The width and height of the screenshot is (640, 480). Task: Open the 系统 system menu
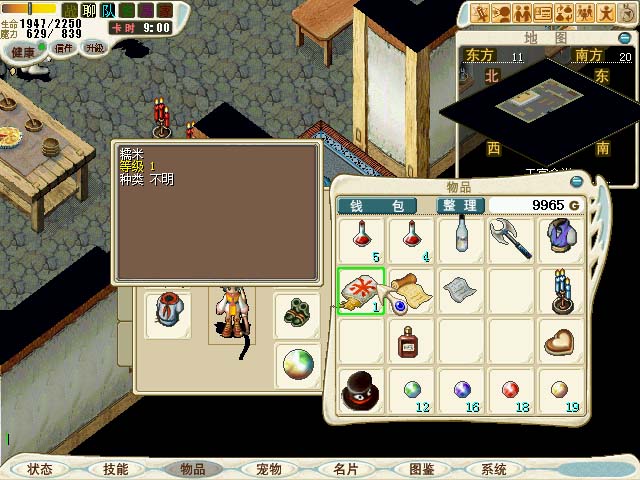[x=494, y=469]
